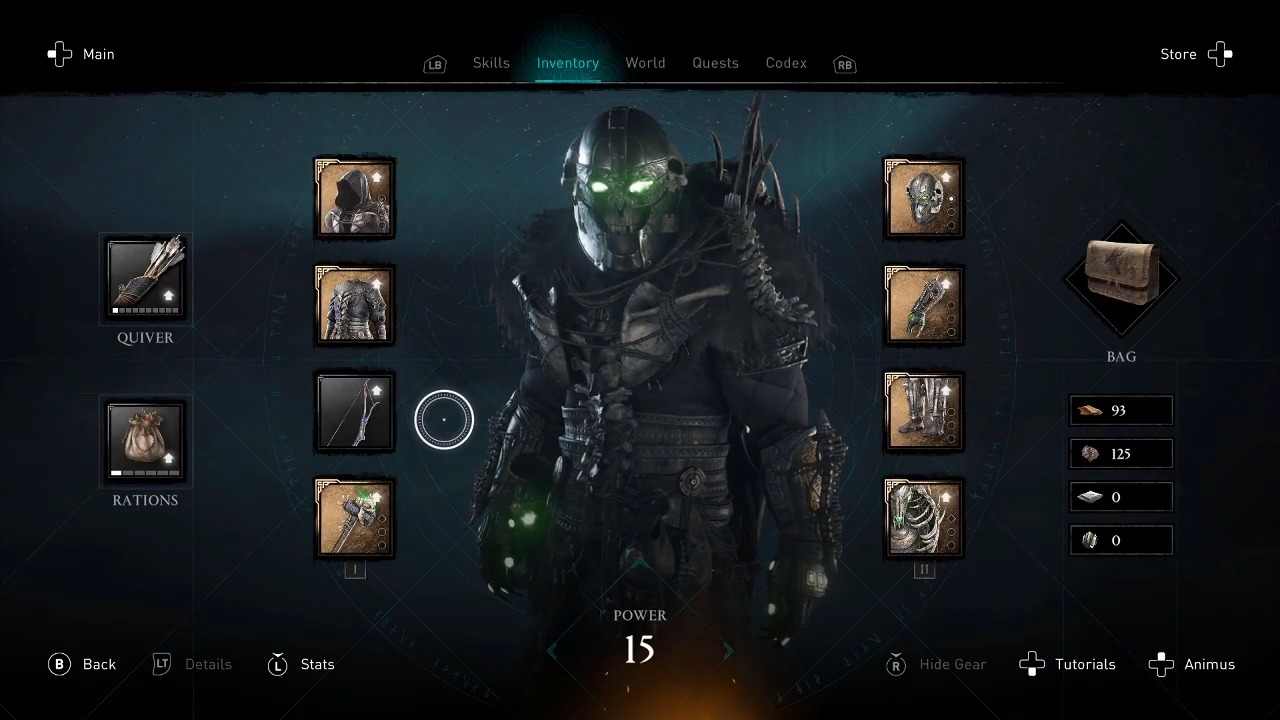Open the World tab
Viewport: 1280px width, 720px height.
point(645,63)
